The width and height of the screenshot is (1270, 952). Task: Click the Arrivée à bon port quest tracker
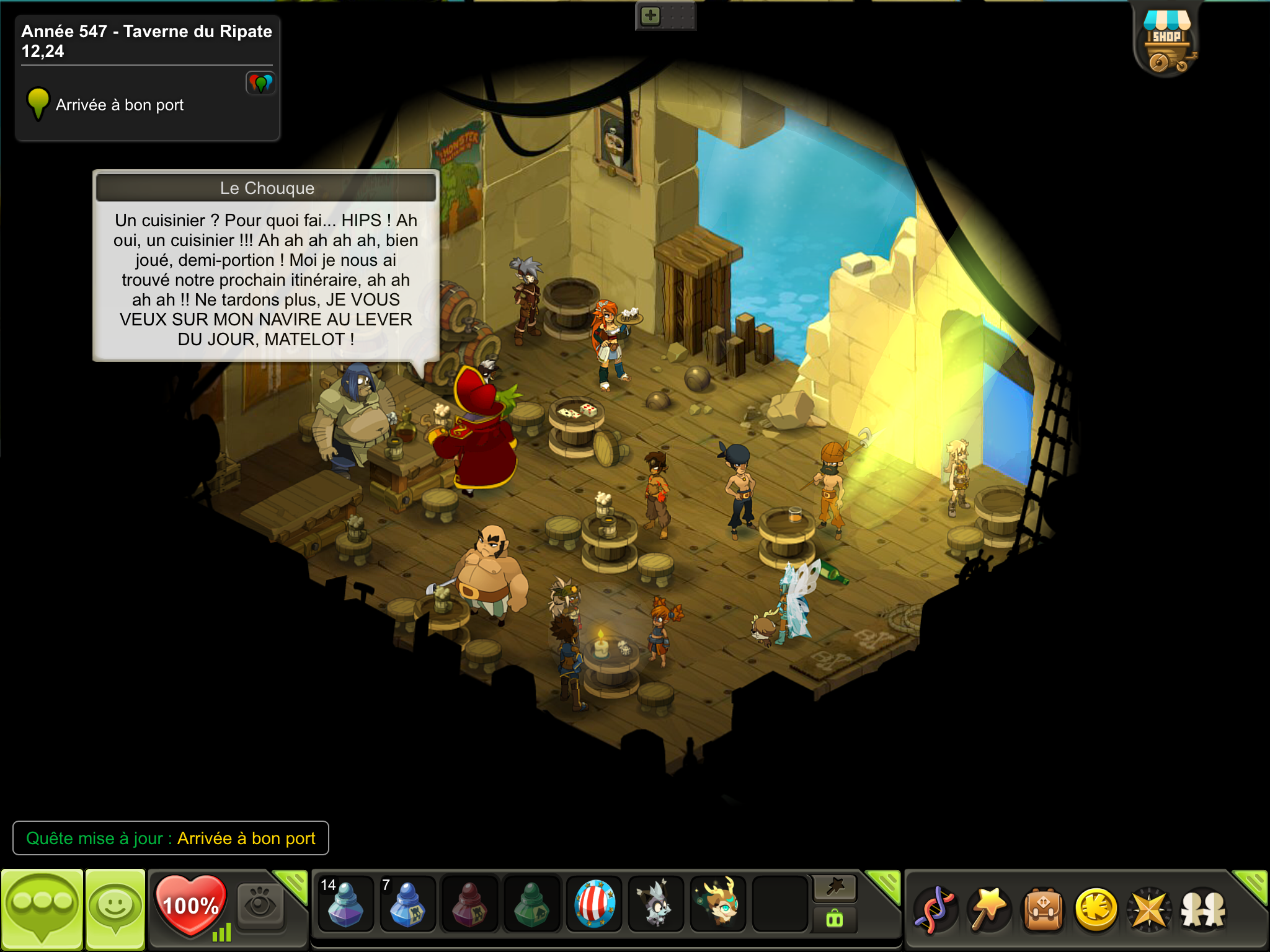(x=120, y=105)
